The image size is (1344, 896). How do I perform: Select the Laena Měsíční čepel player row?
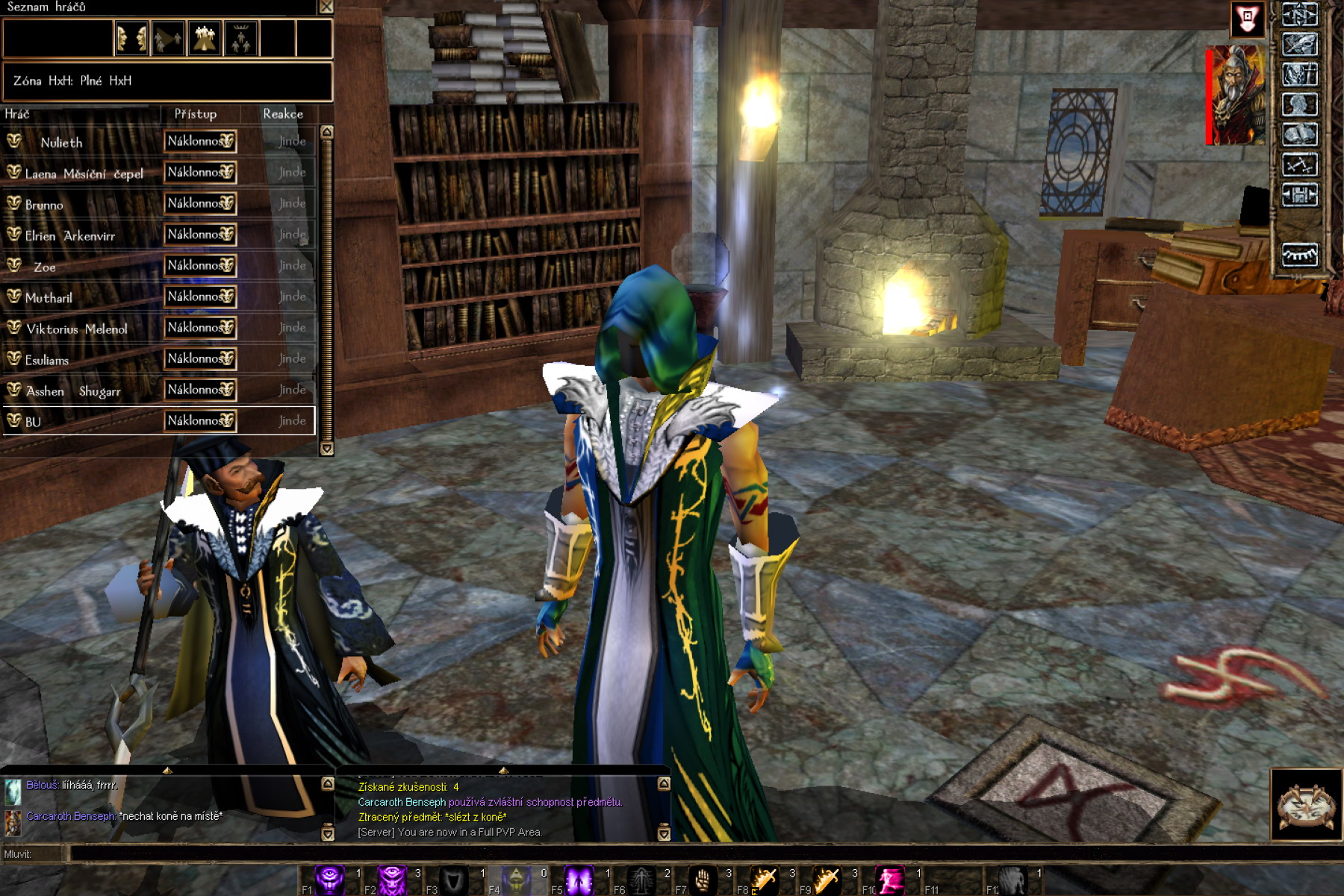click(x=84, y=173)
